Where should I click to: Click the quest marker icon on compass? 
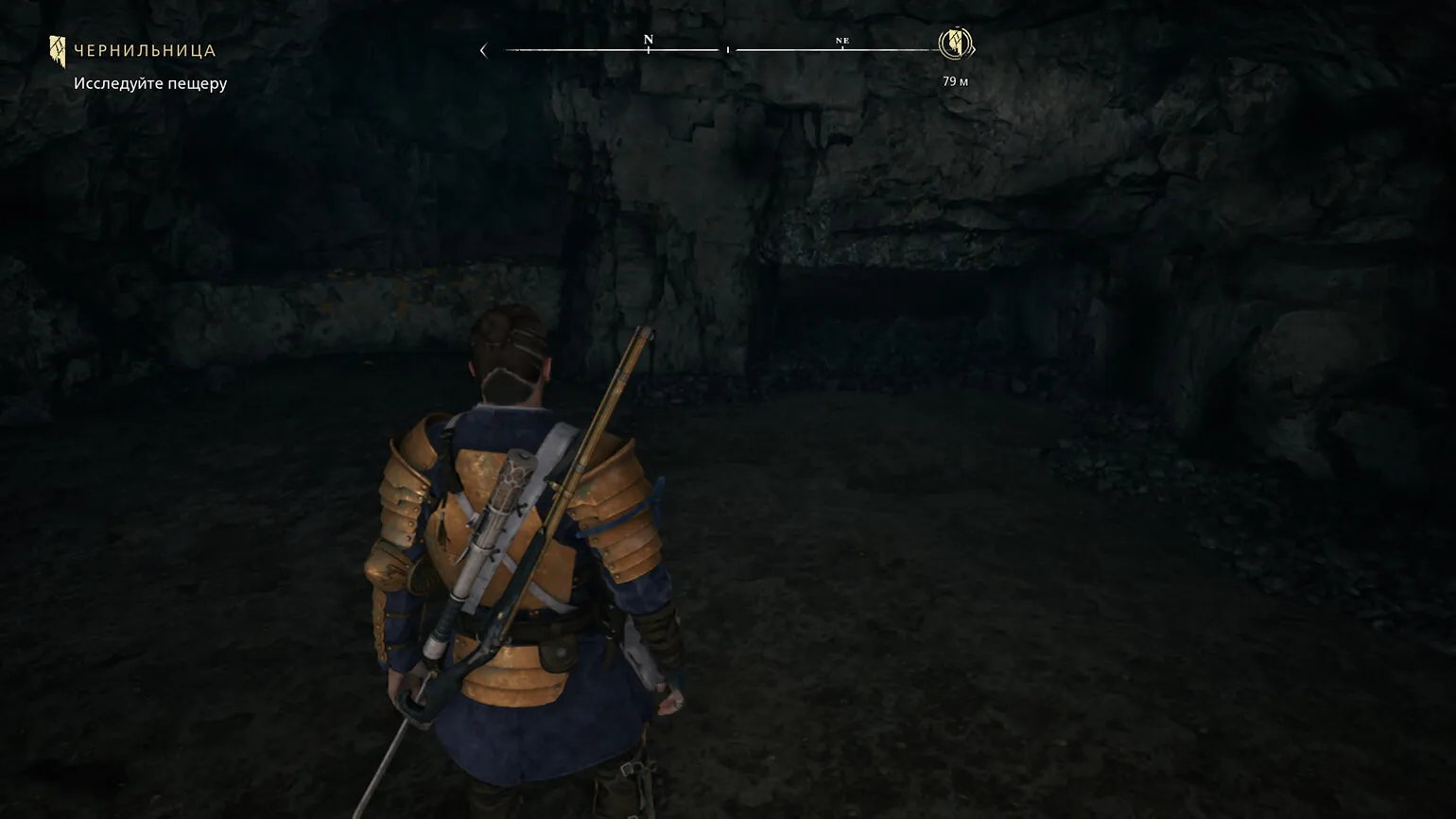pos(955,44)
